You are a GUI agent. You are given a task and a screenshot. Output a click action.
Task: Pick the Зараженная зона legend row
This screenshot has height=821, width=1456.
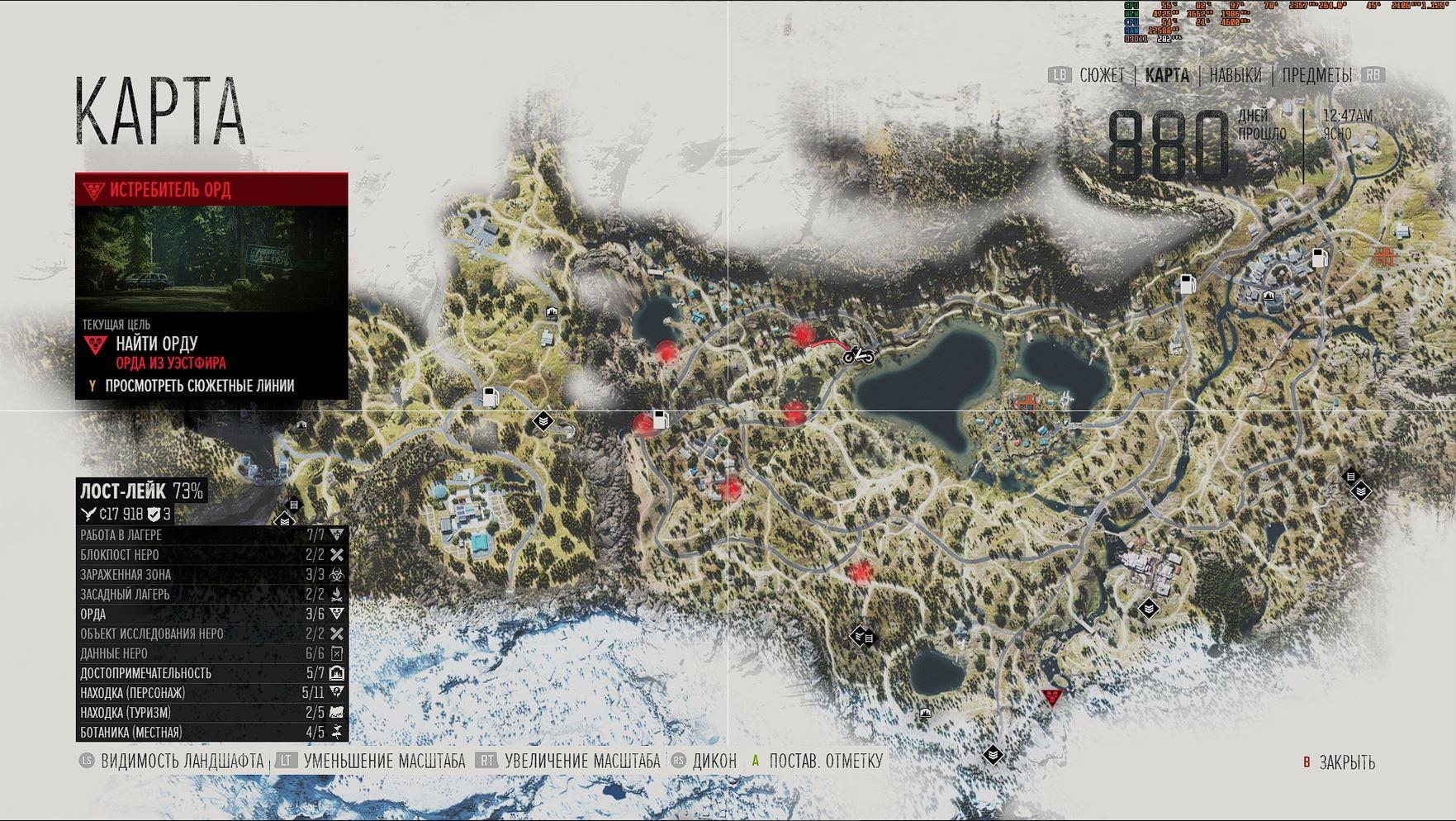211,575
